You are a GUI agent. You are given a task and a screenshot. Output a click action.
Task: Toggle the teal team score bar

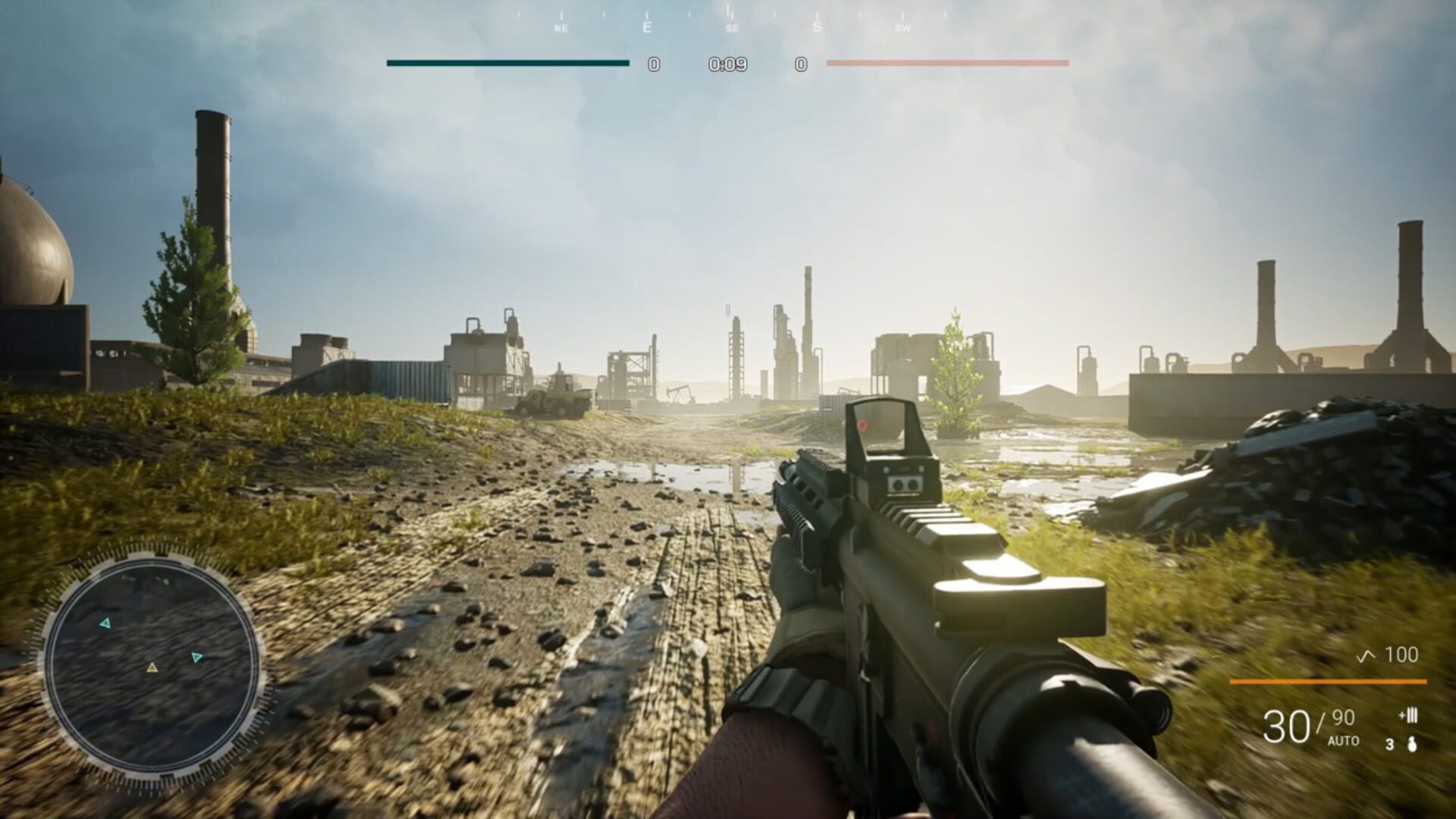pos(507,64)
